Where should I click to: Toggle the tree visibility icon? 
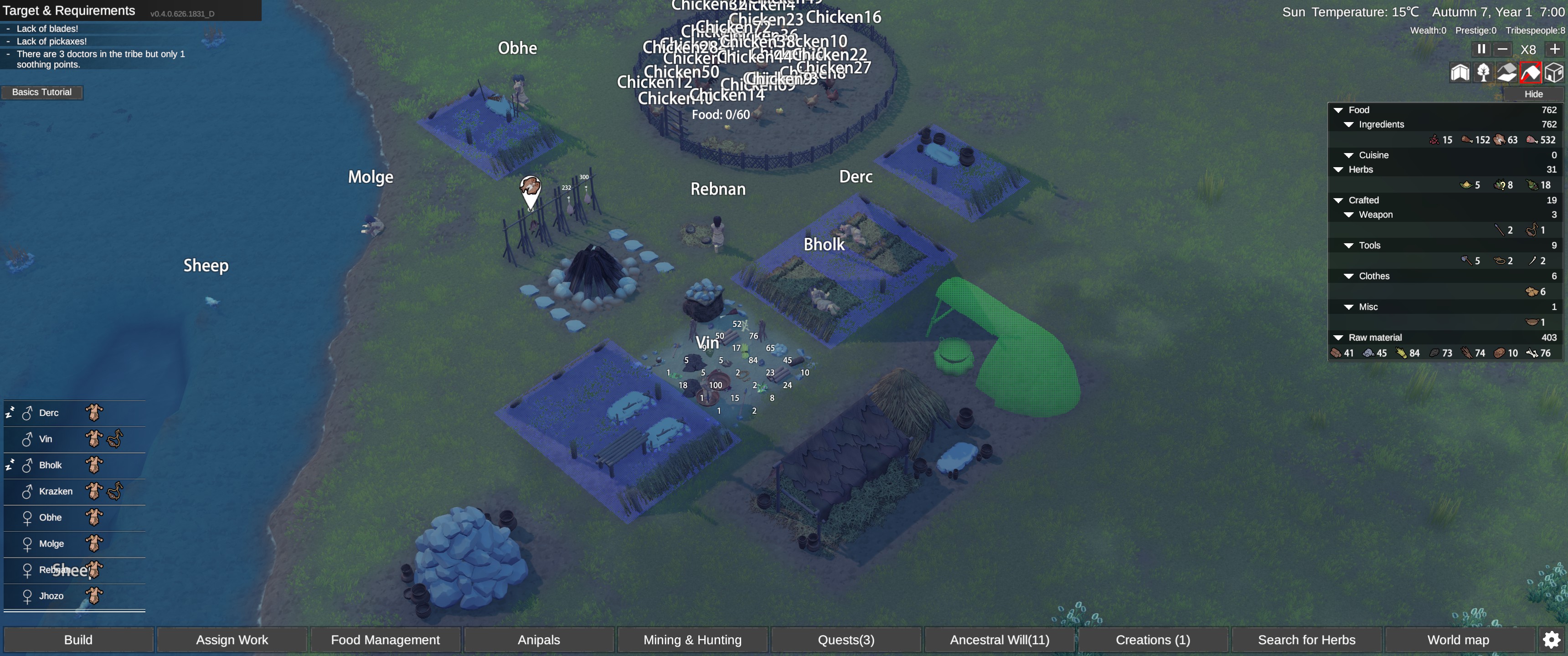click(1483, 73)
